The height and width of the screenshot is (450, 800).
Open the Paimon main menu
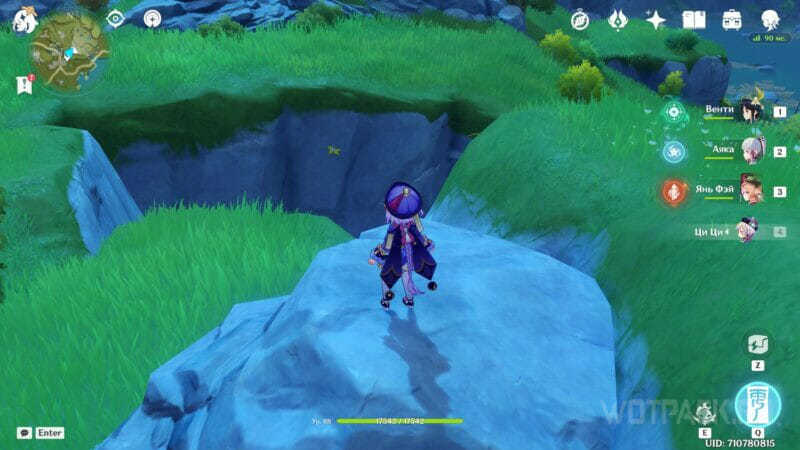[22, 19]
